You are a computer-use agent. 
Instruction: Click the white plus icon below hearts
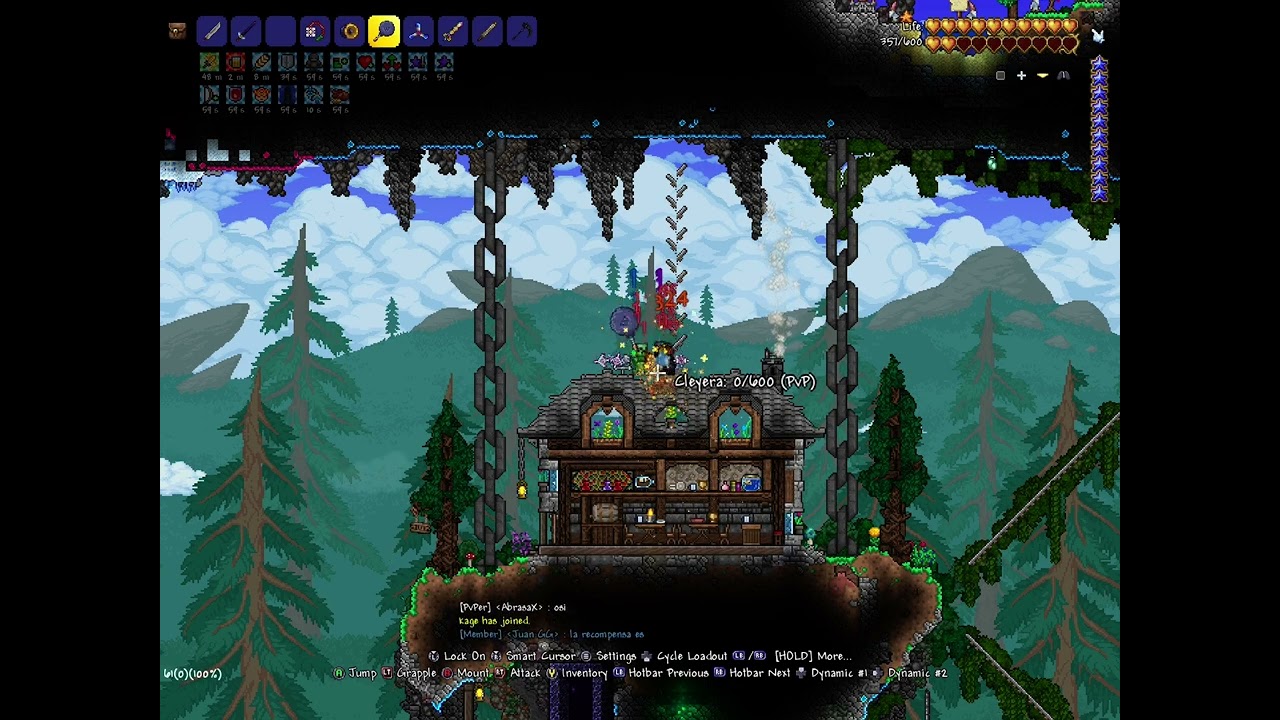click(1021, 75)
